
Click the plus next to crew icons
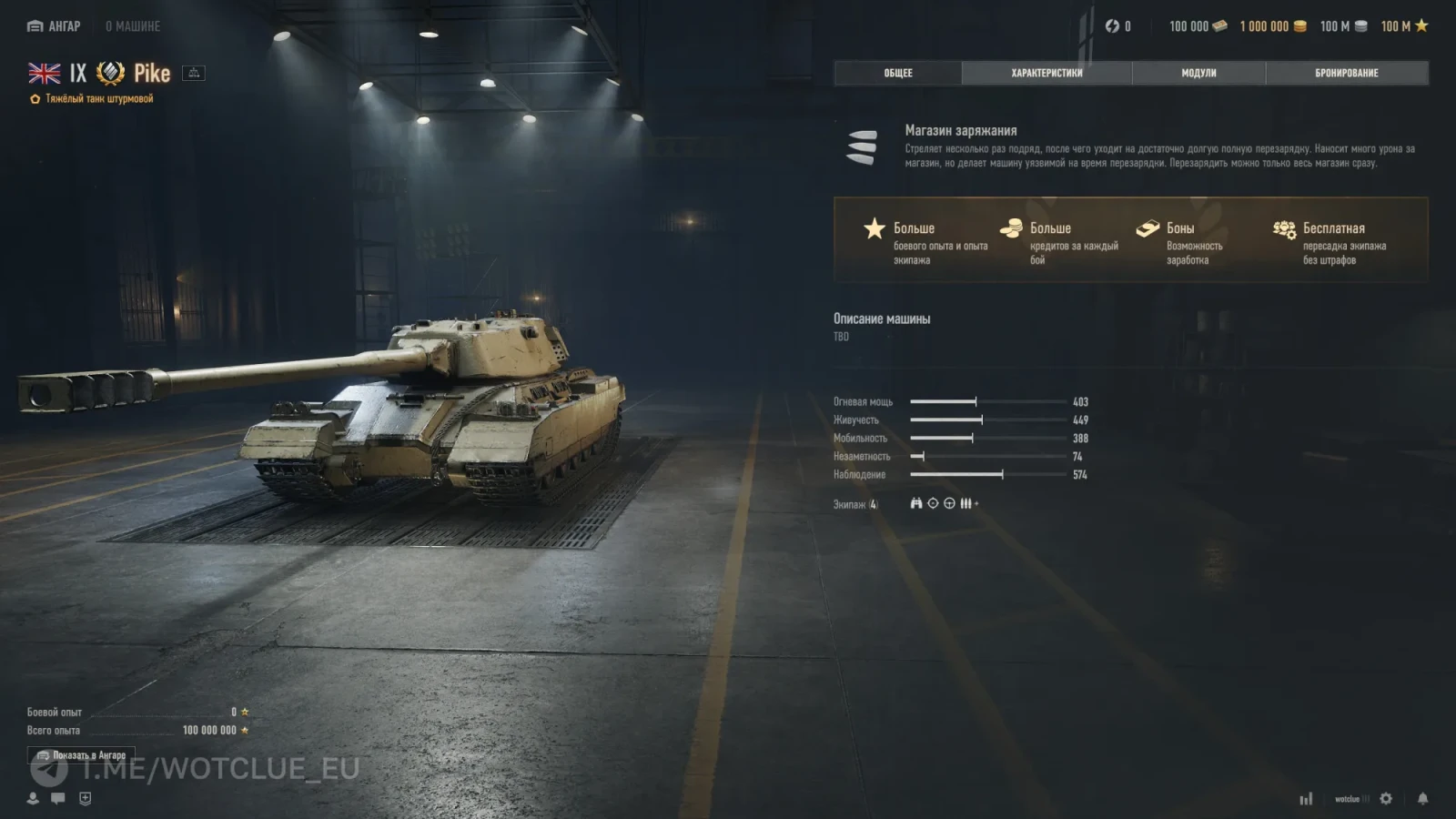tap(978, 502)
